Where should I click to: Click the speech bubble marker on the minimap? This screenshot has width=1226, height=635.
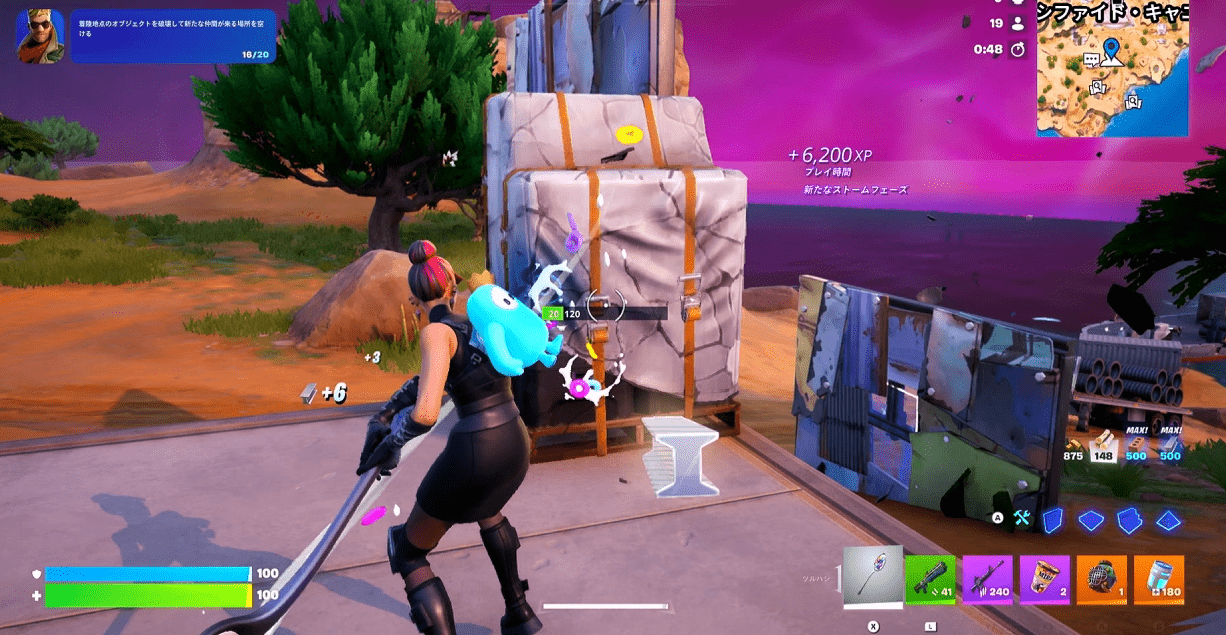[x=1091, y=60]
